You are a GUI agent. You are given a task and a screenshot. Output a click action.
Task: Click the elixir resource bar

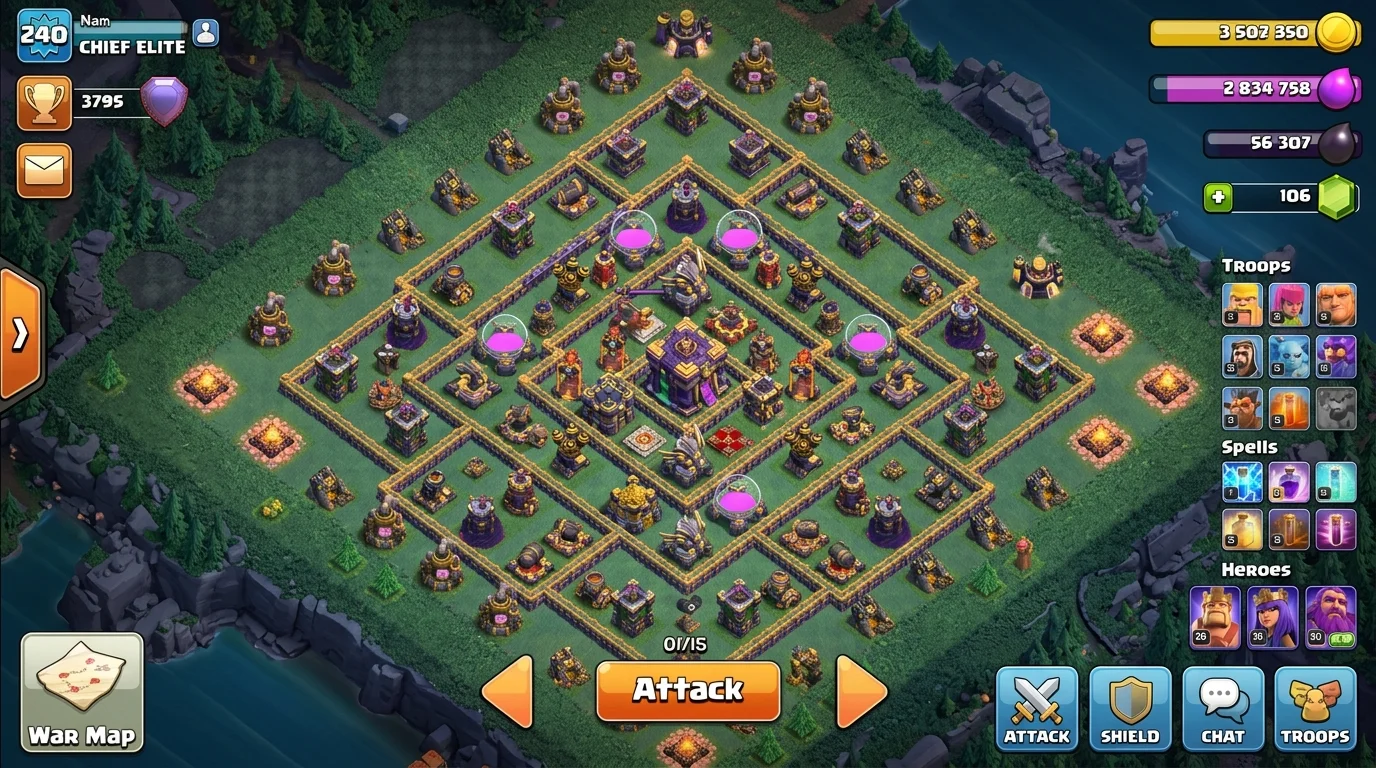[1255, 89]
